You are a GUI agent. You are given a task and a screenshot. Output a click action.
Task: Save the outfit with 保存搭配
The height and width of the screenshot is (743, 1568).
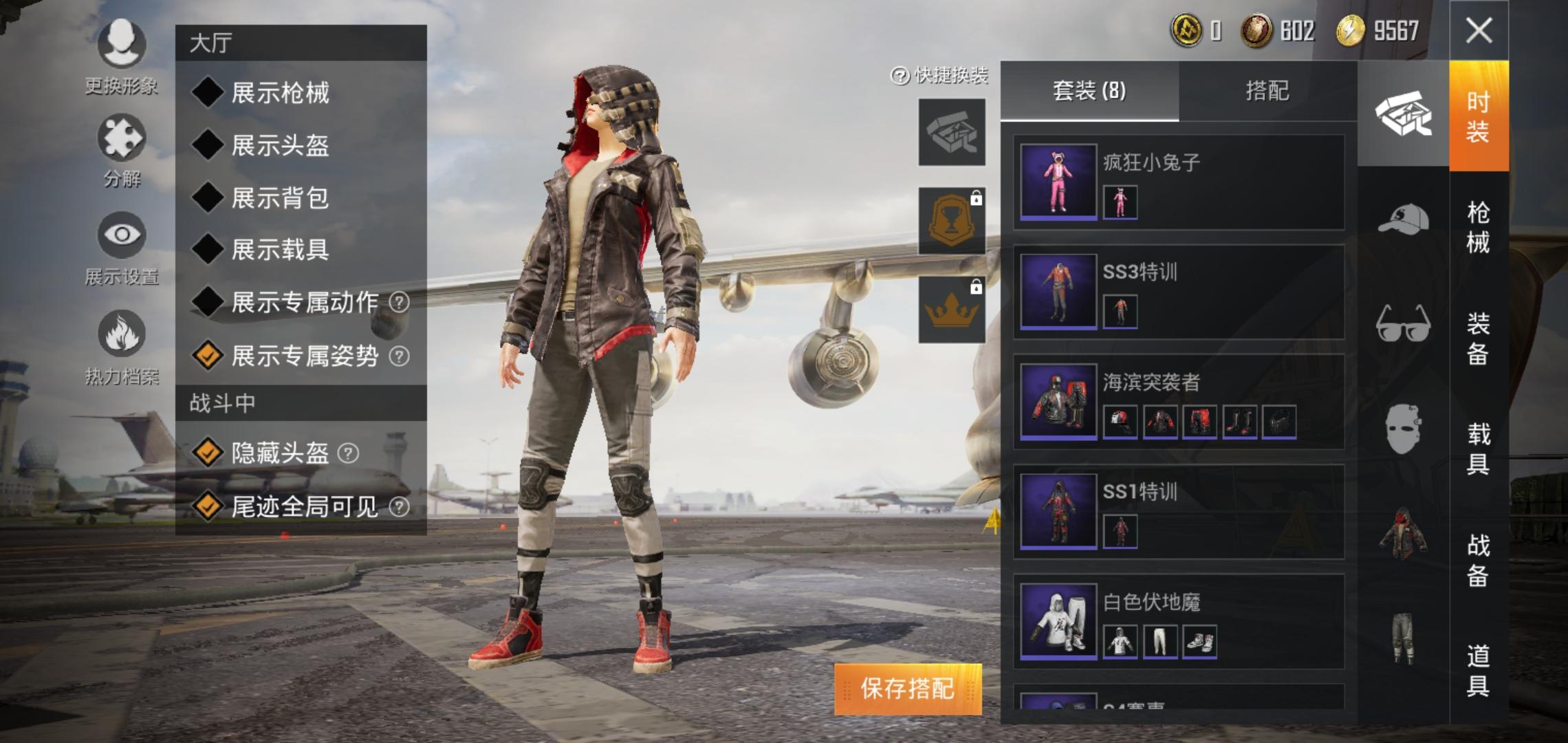[908, 689]
